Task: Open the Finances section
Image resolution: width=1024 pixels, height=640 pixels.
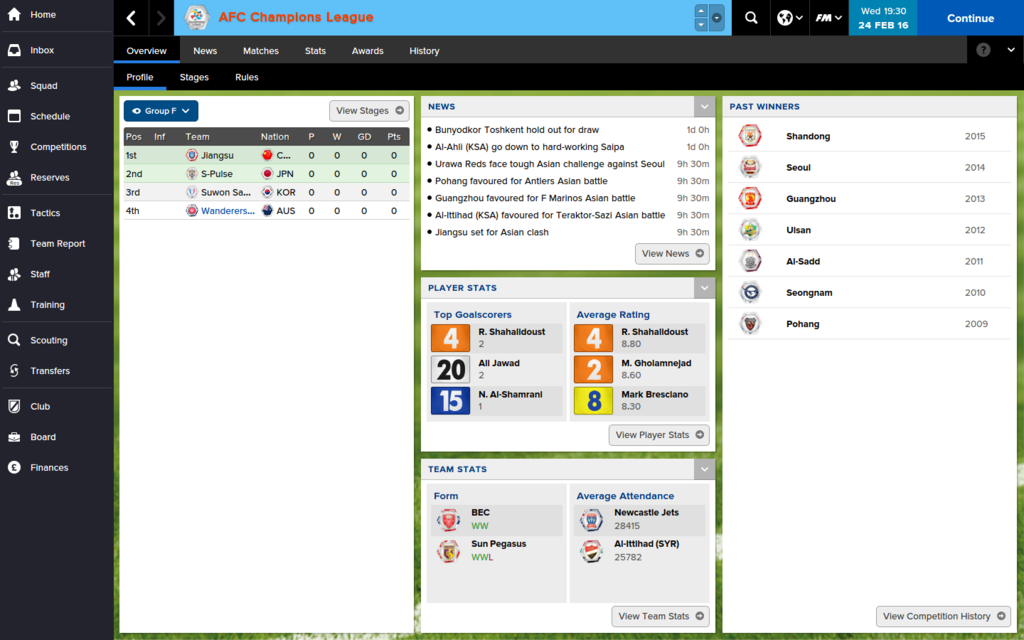Action: [x=49, y=468]
